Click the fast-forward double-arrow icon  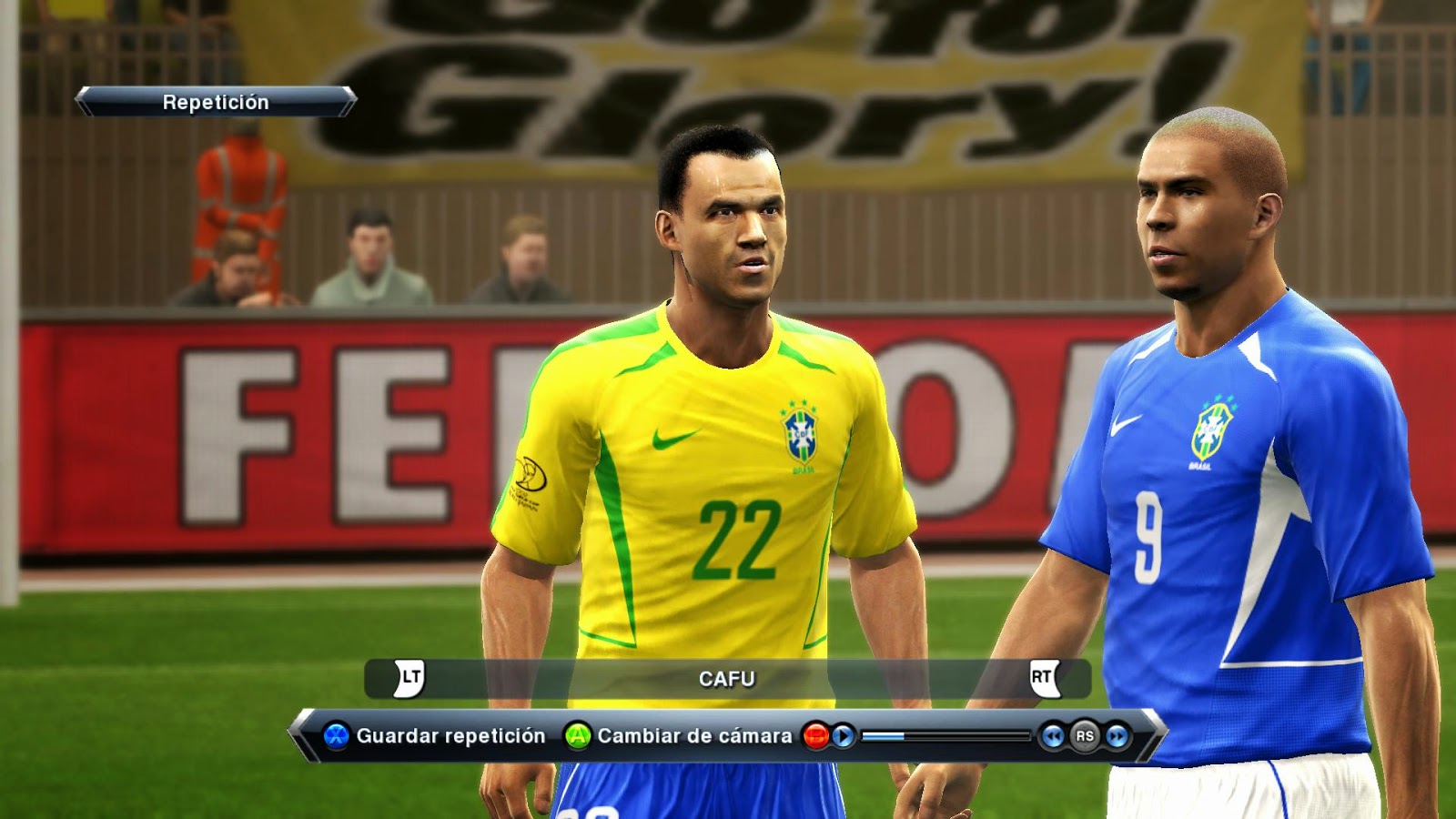[1116, 735]
